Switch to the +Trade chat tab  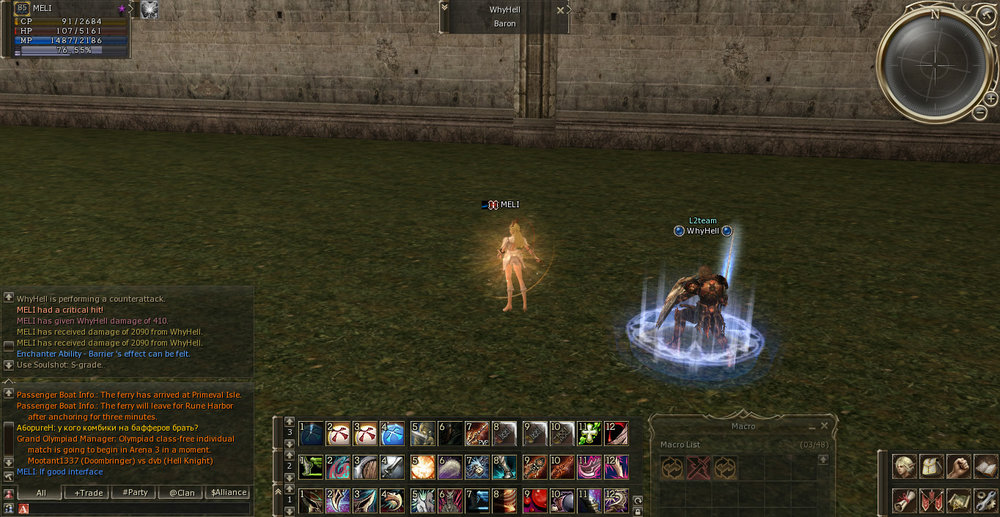87,492
